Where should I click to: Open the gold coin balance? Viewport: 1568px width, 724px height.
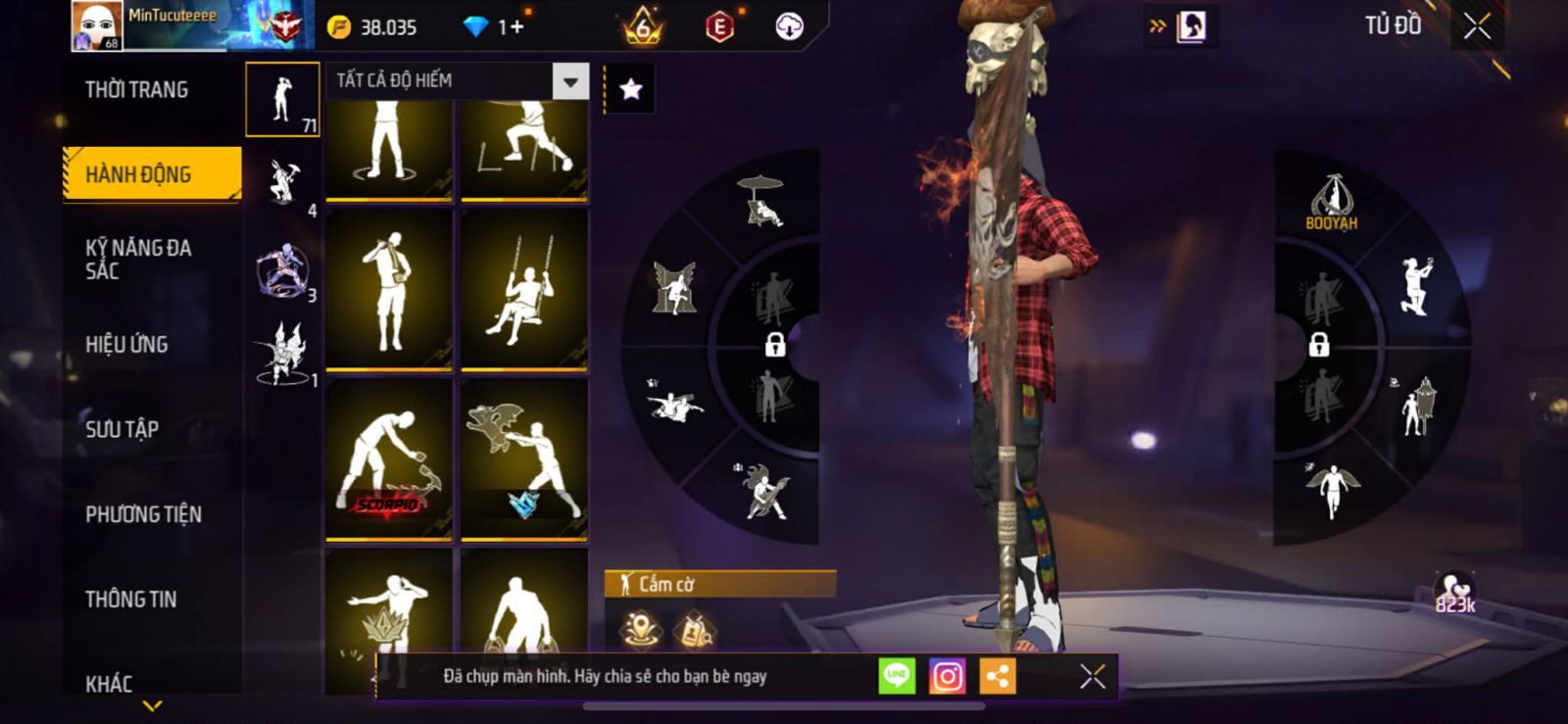pyautogui.click(x=373, y=27)
